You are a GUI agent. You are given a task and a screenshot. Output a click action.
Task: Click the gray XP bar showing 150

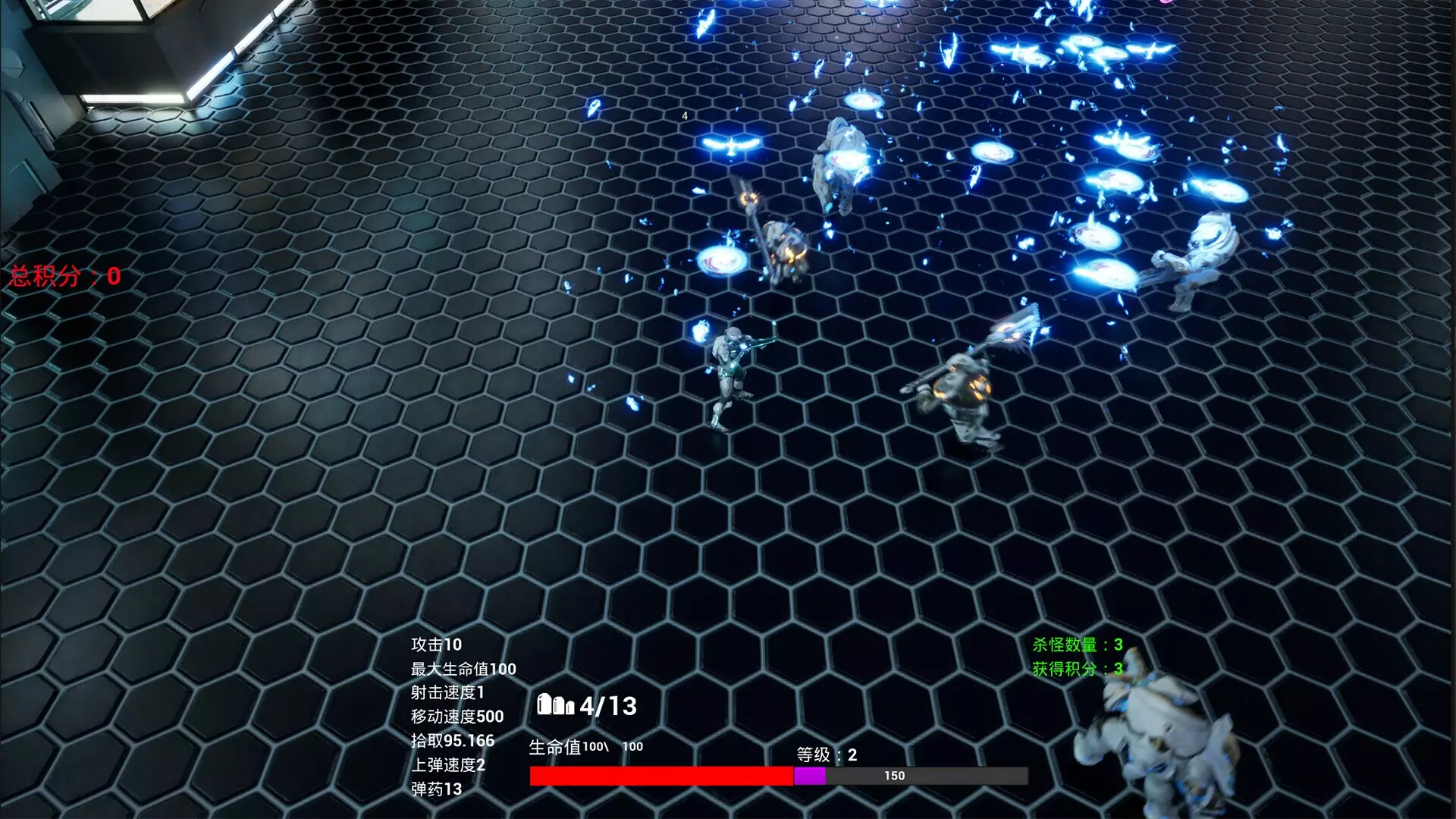(x=895, y=775)
